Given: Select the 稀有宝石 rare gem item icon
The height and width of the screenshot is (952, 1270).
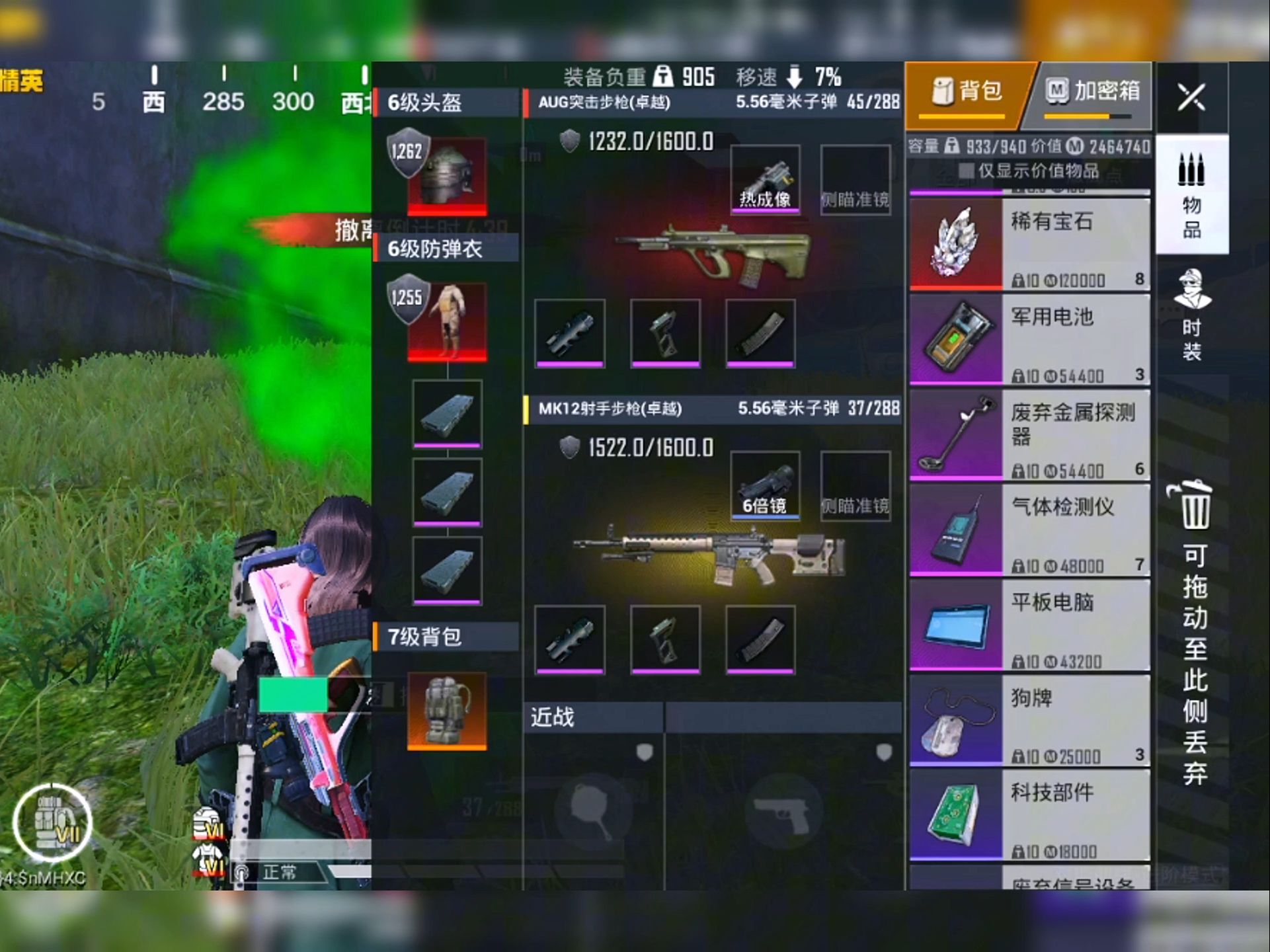Looking at the screenshot, I should coord(955,245).
